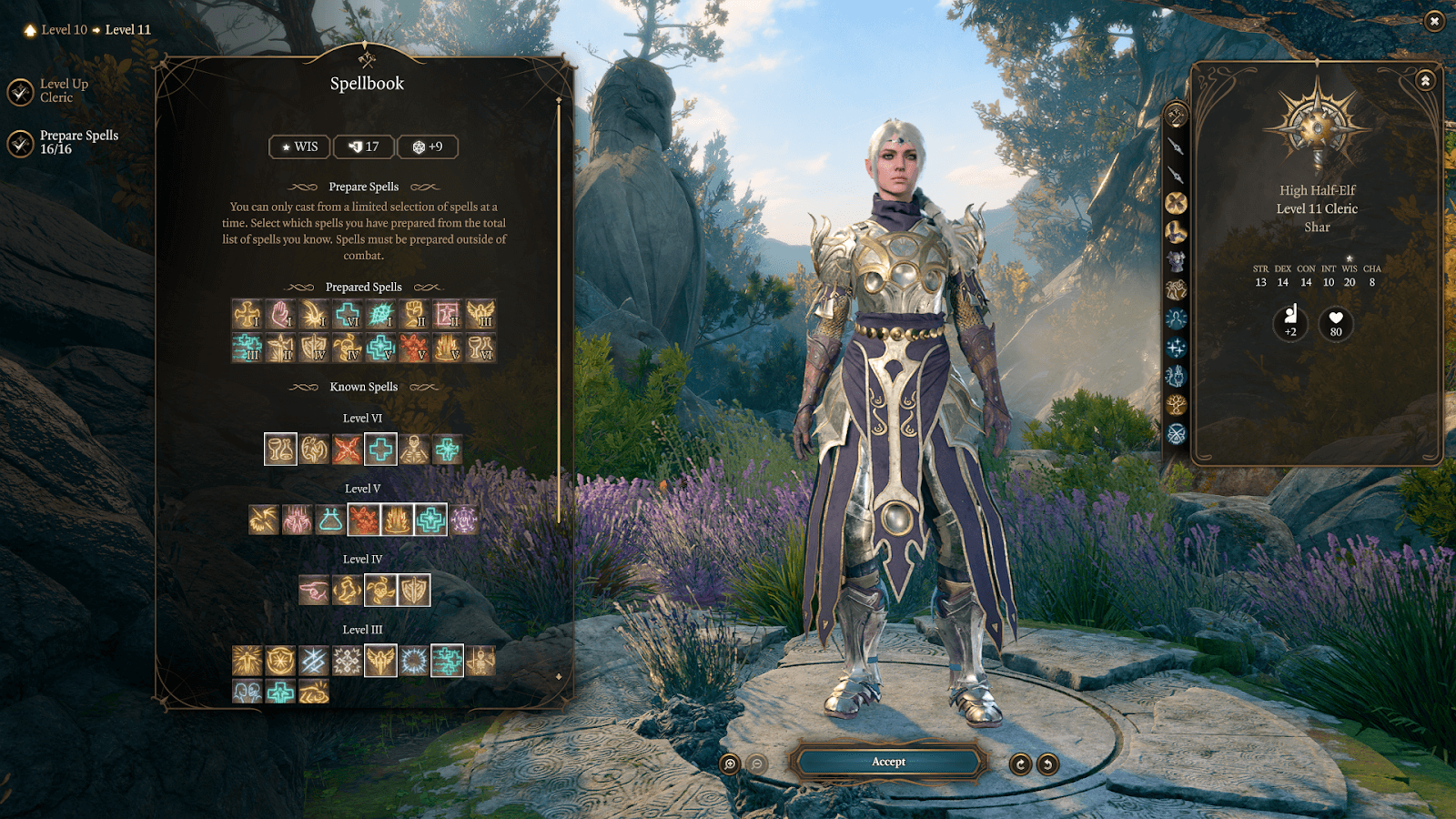Zoom in on the character
The width and height of the screenshot is (1456, 819).
coord(730,764)
